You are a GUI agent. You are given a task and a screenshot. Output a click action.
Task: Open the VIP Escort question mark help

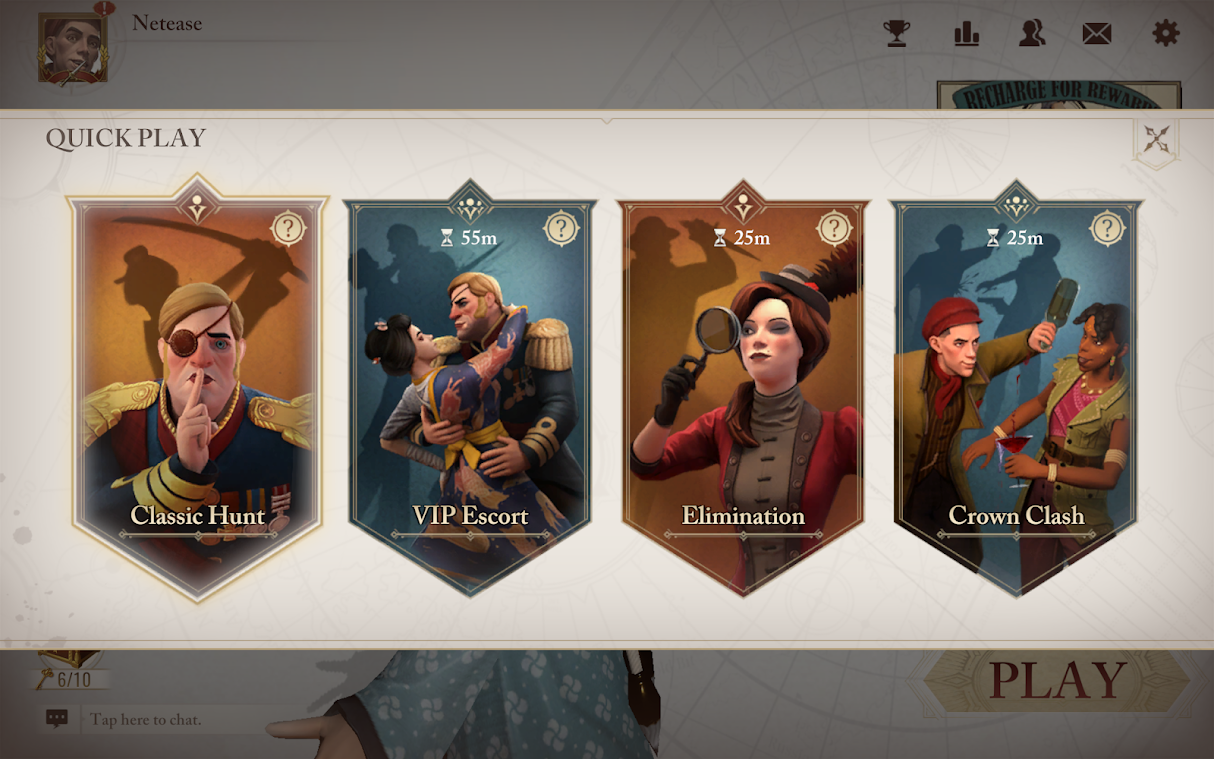point(561,229)
